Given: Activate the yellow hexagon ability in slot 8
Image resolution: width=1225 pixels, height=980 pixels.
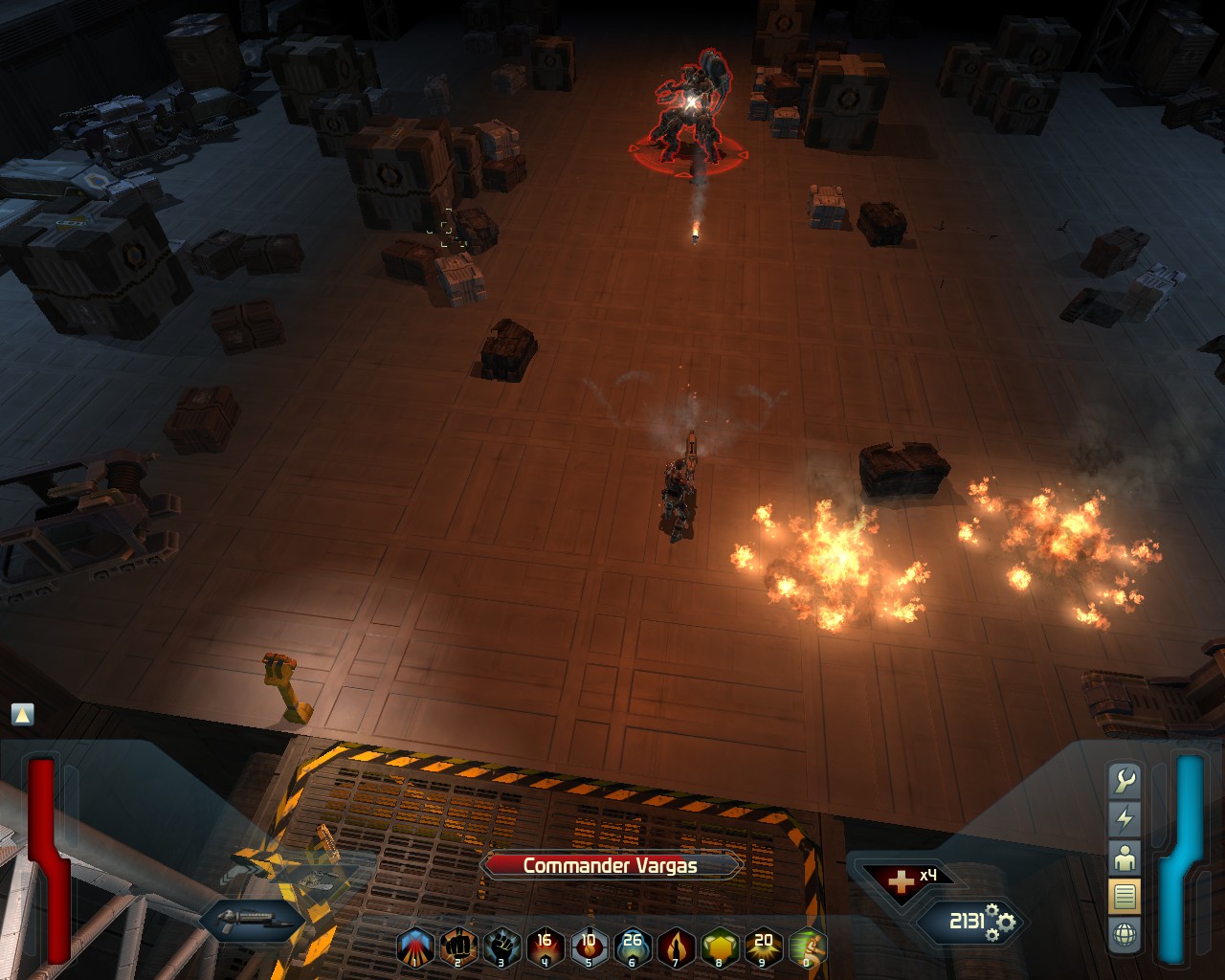Looking at the screenshot, I should [x=720, y=947].
